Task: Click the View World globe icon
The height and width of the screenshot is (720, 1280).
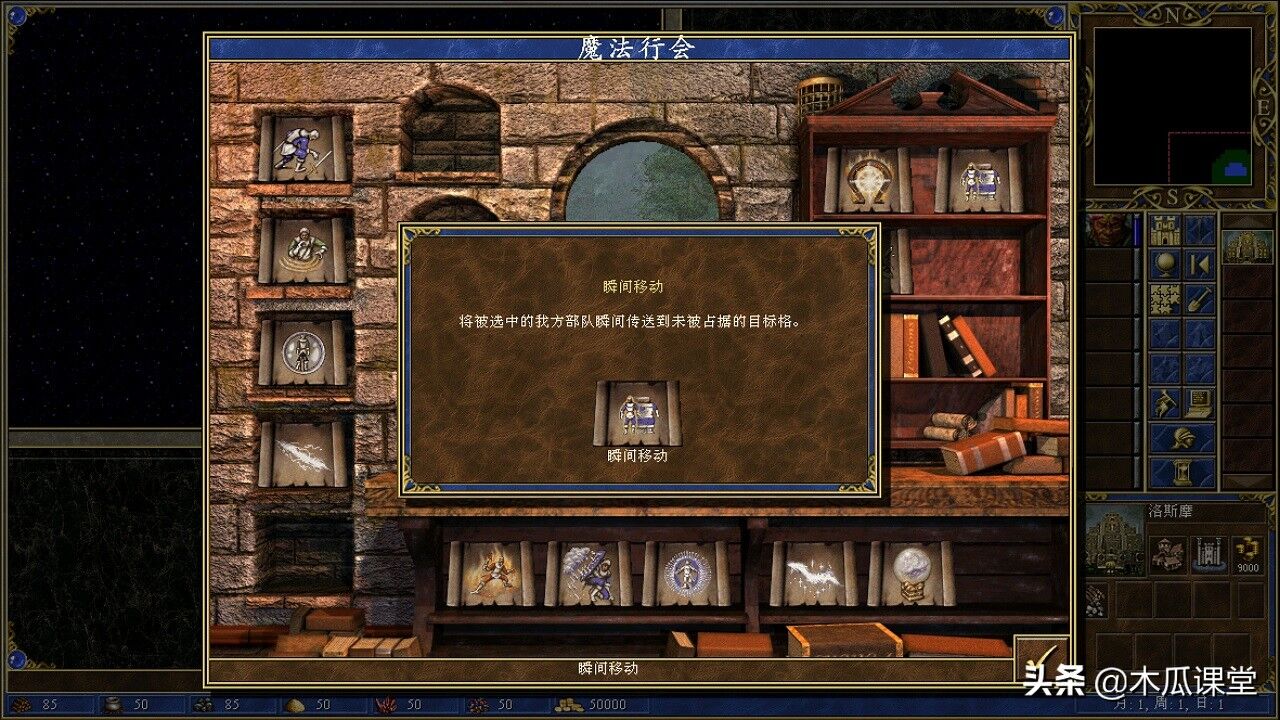Action: [x=1167, y=263]
